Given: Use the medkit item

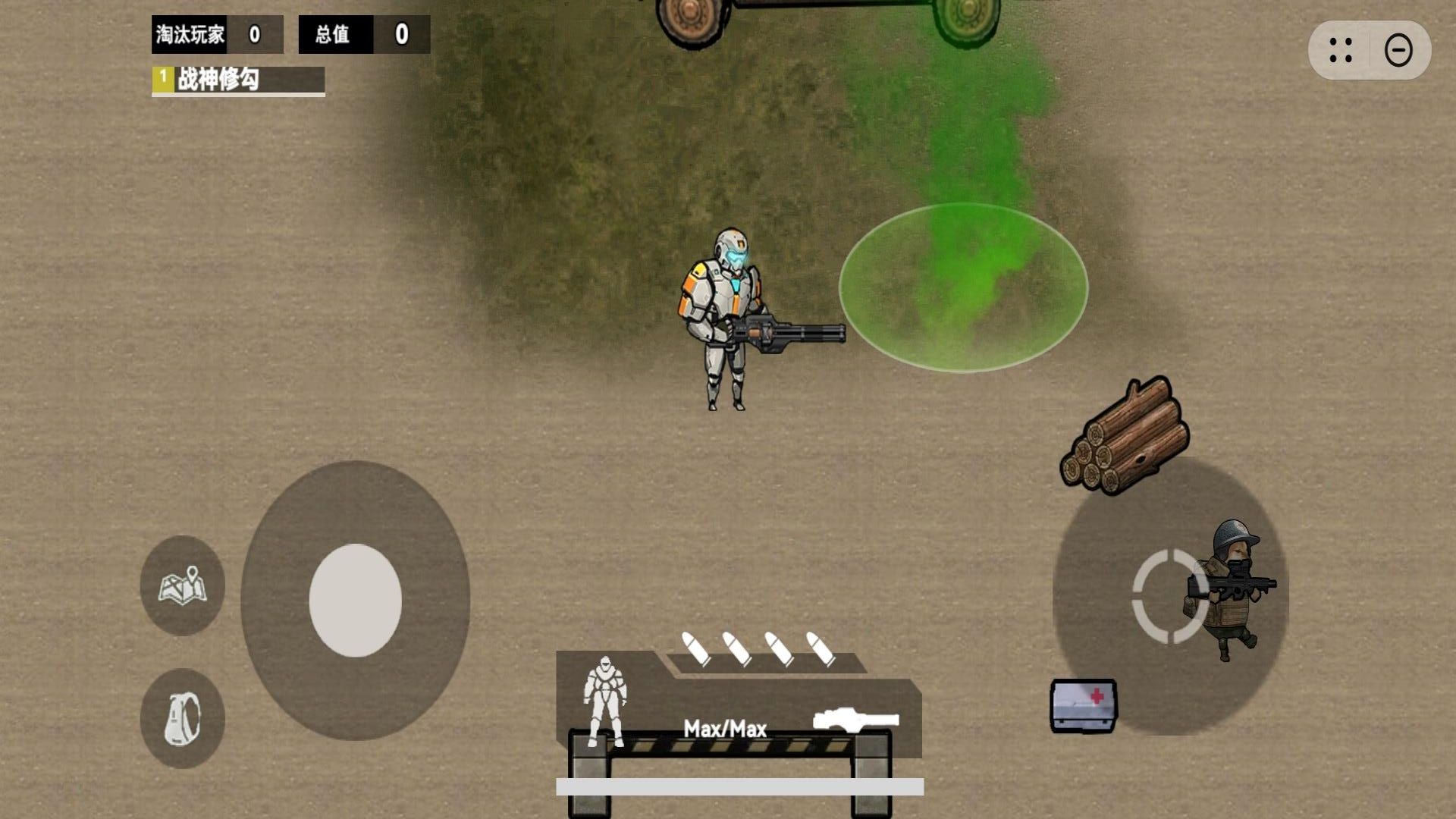Looking at the screenshot, I should (x=1083, y=705).
